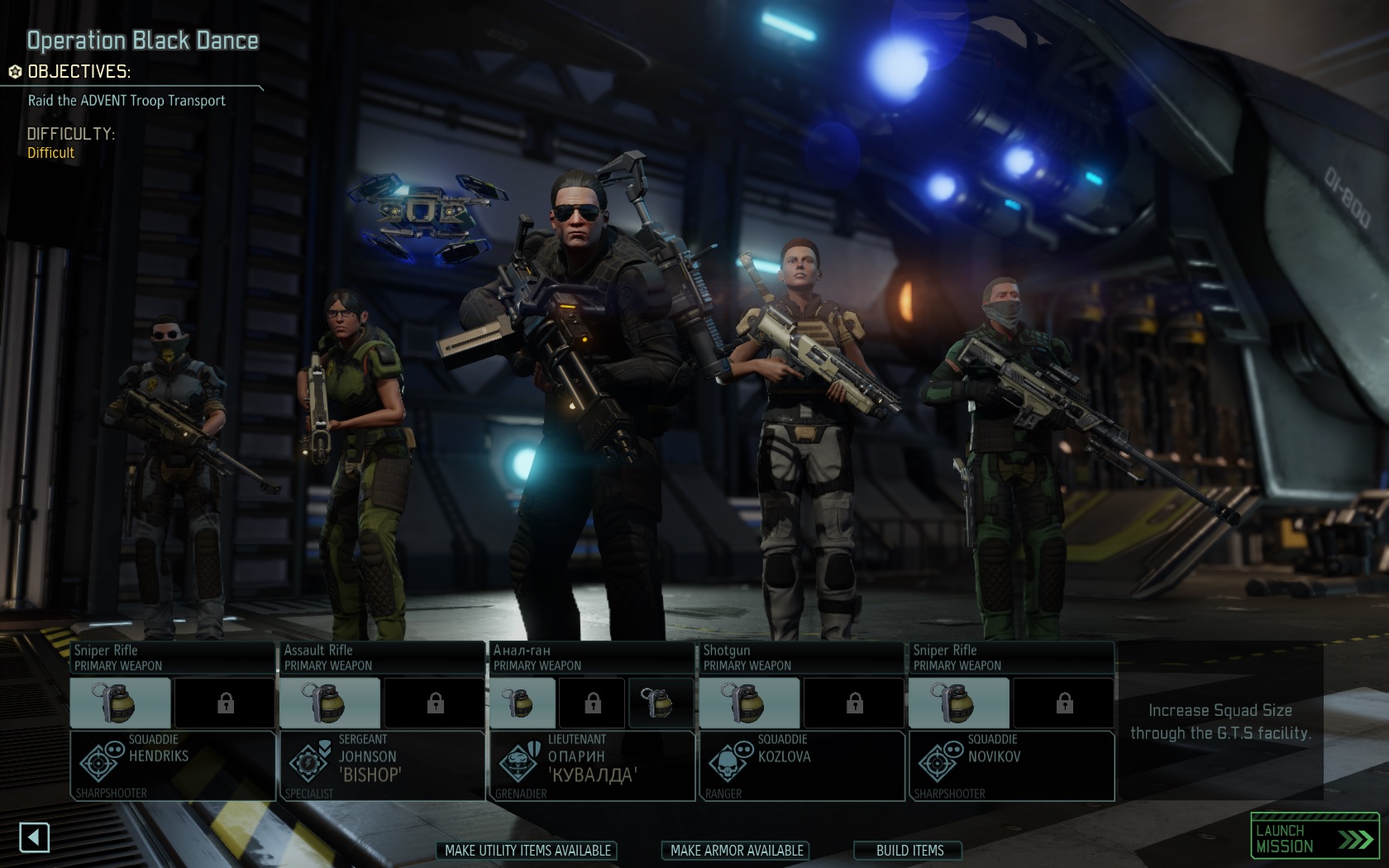The image size is (1389, 868).
Task: Pick Squaddie Novikov soldier card
Action: coord(1011,765)
